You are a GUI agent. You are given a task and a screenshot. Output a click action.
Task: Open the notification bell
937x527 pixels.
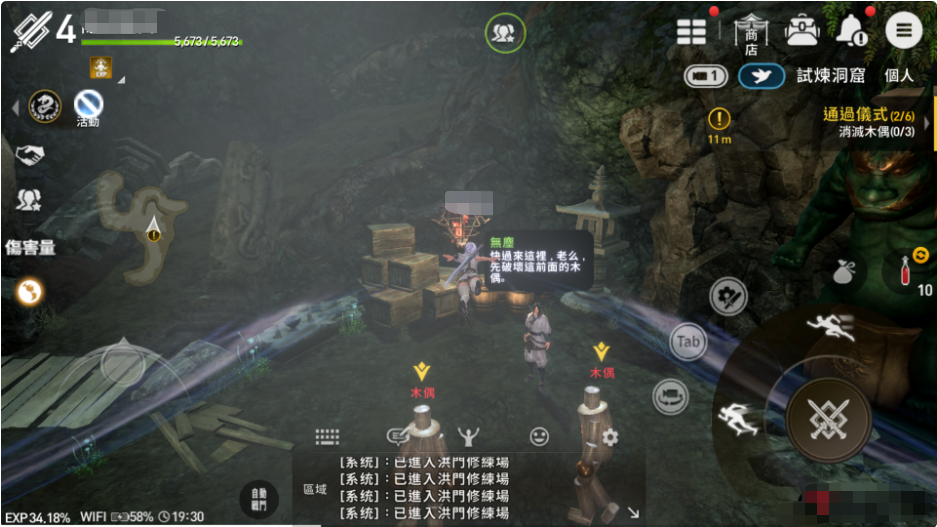coord(852,31)
